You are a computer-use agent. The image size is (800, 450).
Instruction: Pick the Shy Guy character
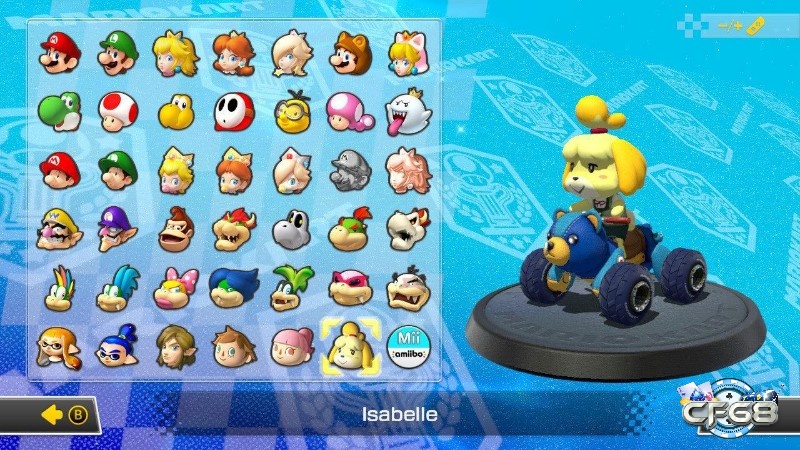pyautogui.click(x=231, y=110)
